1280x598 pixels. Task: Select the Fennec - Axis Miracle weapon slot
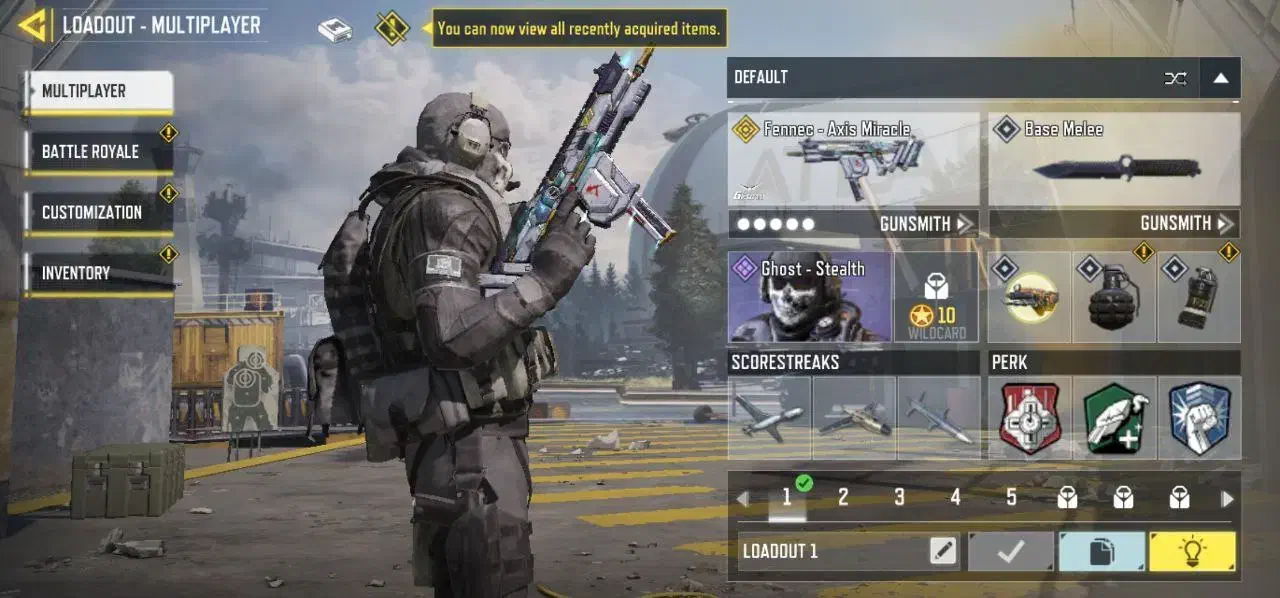853,158
